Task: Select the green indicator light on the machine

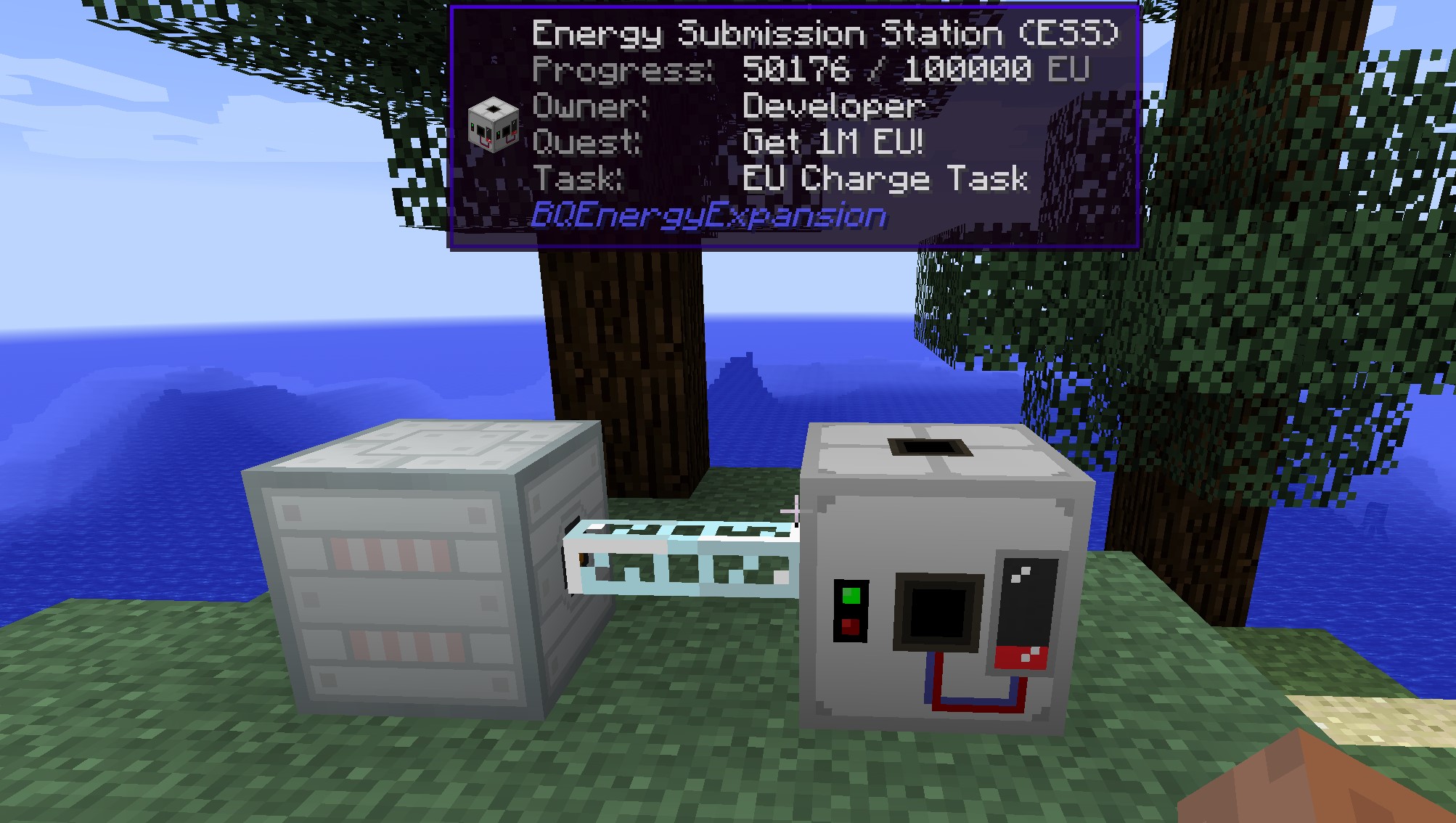Action: [x=853, y=597]
